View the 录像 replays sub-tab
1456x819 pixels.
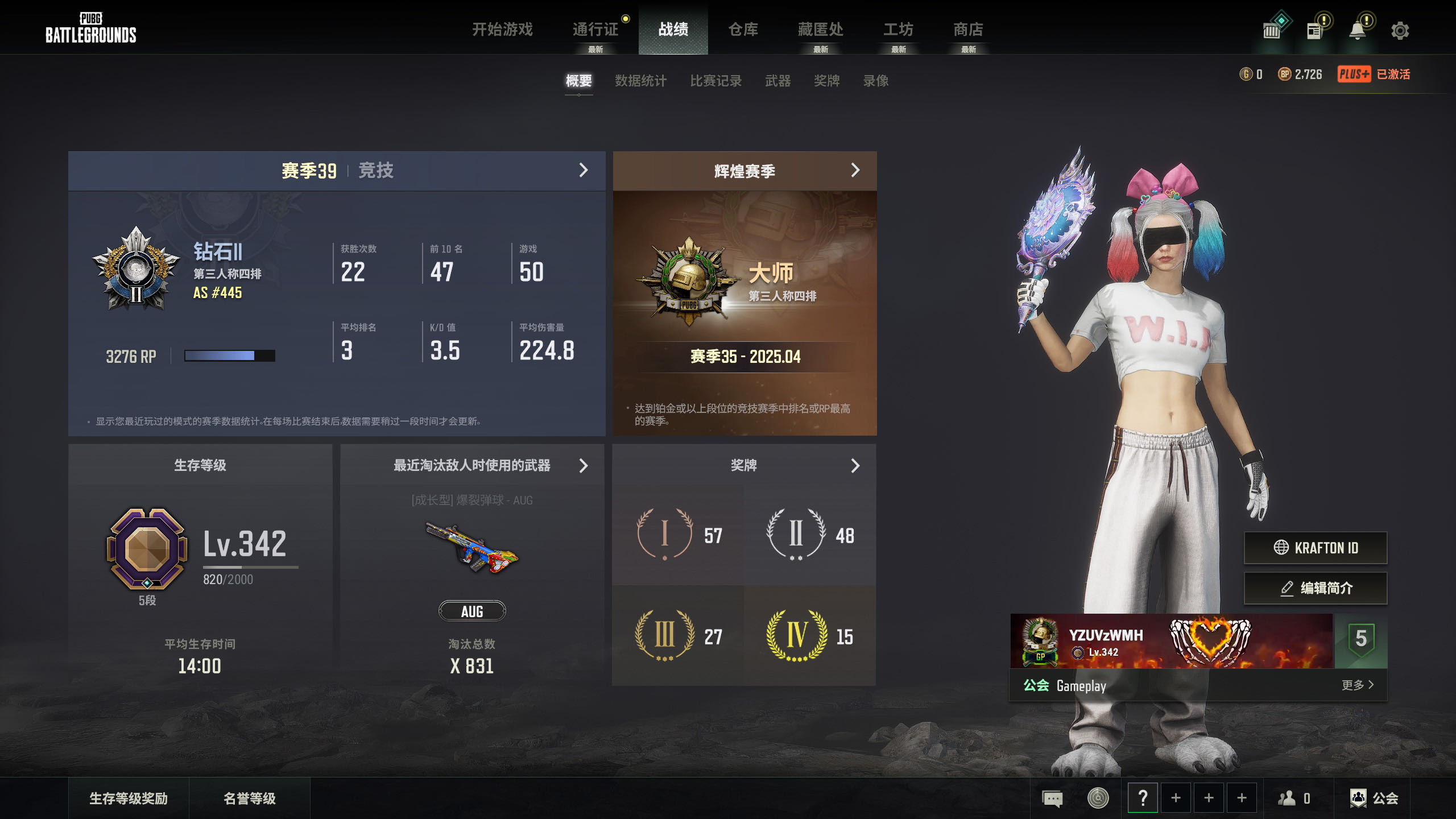click(875, 81)
